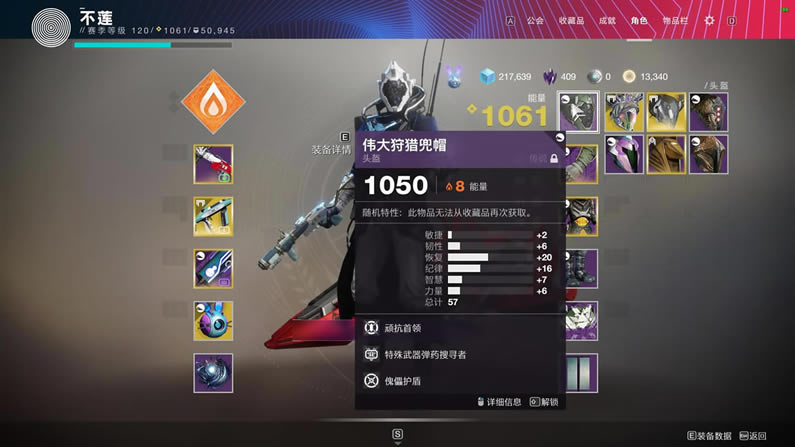Screen dimensions: 795x447
Task: Open settings via the gear icon
Action: (710, 20)
